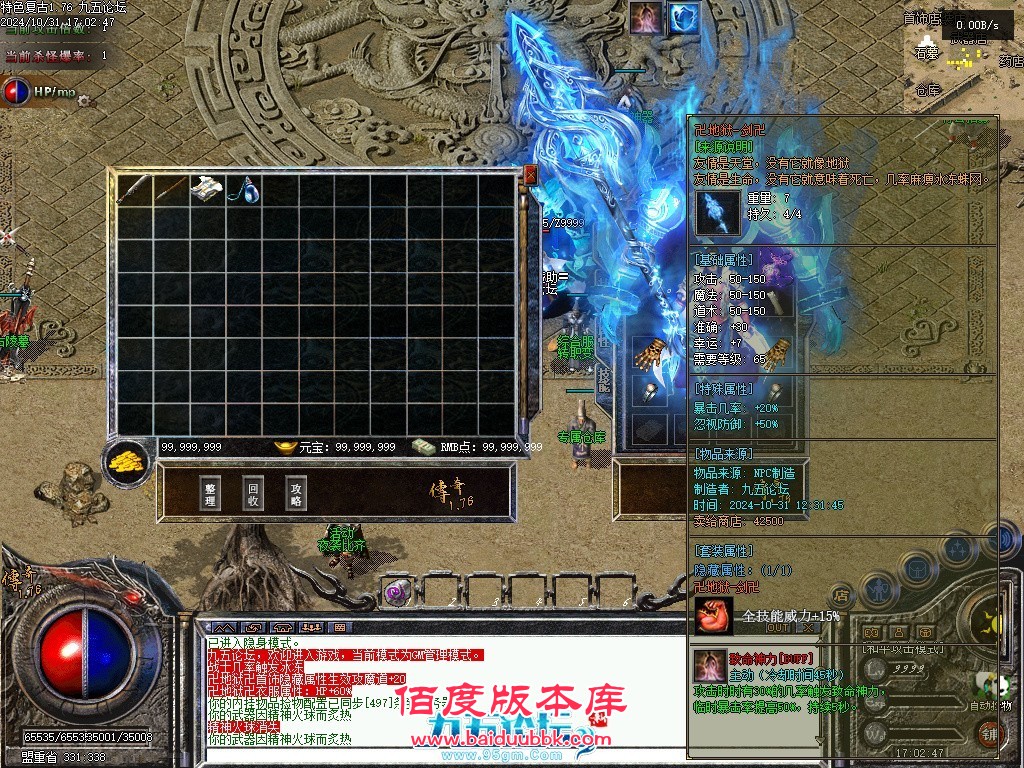Click the blue shield buff icon

point(684,17)
